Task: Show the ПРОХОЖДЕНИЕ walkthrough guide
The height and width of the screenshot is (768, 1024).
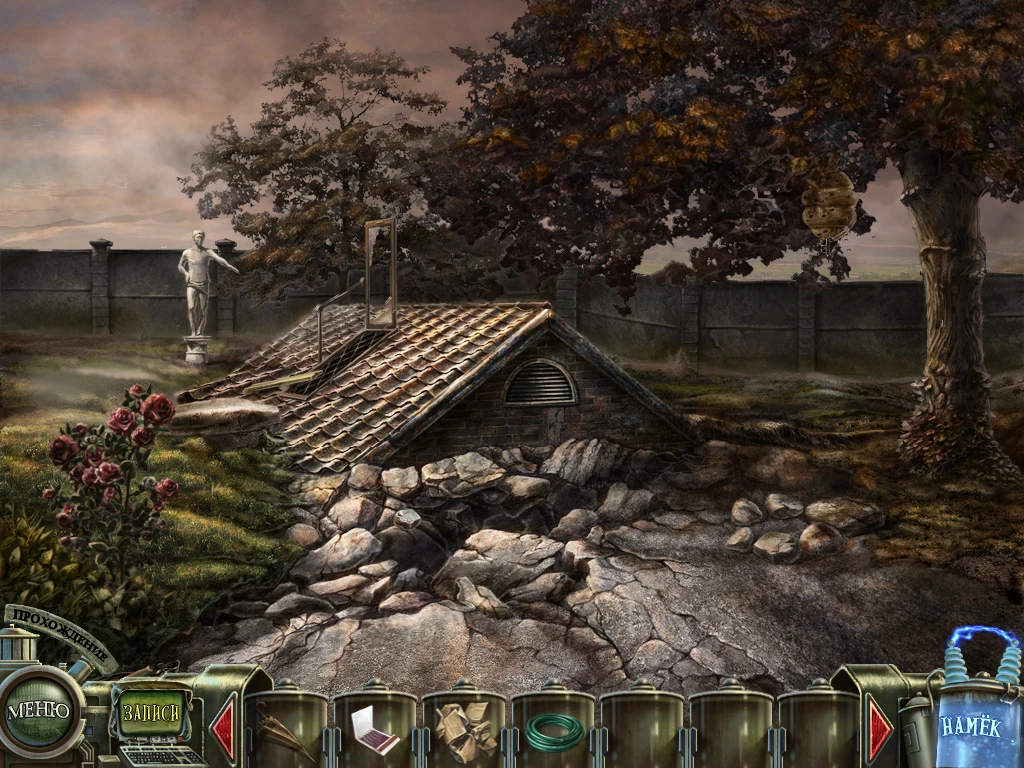Action: tap(62, 635)
